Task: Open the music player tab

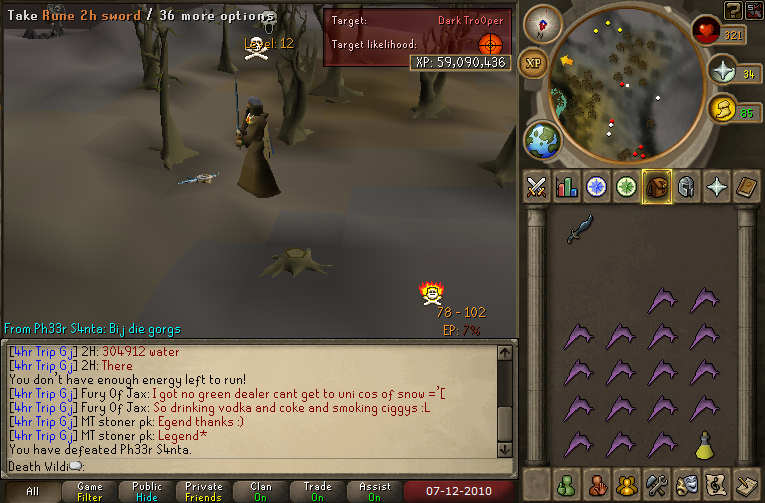Action: click(716, 485)
